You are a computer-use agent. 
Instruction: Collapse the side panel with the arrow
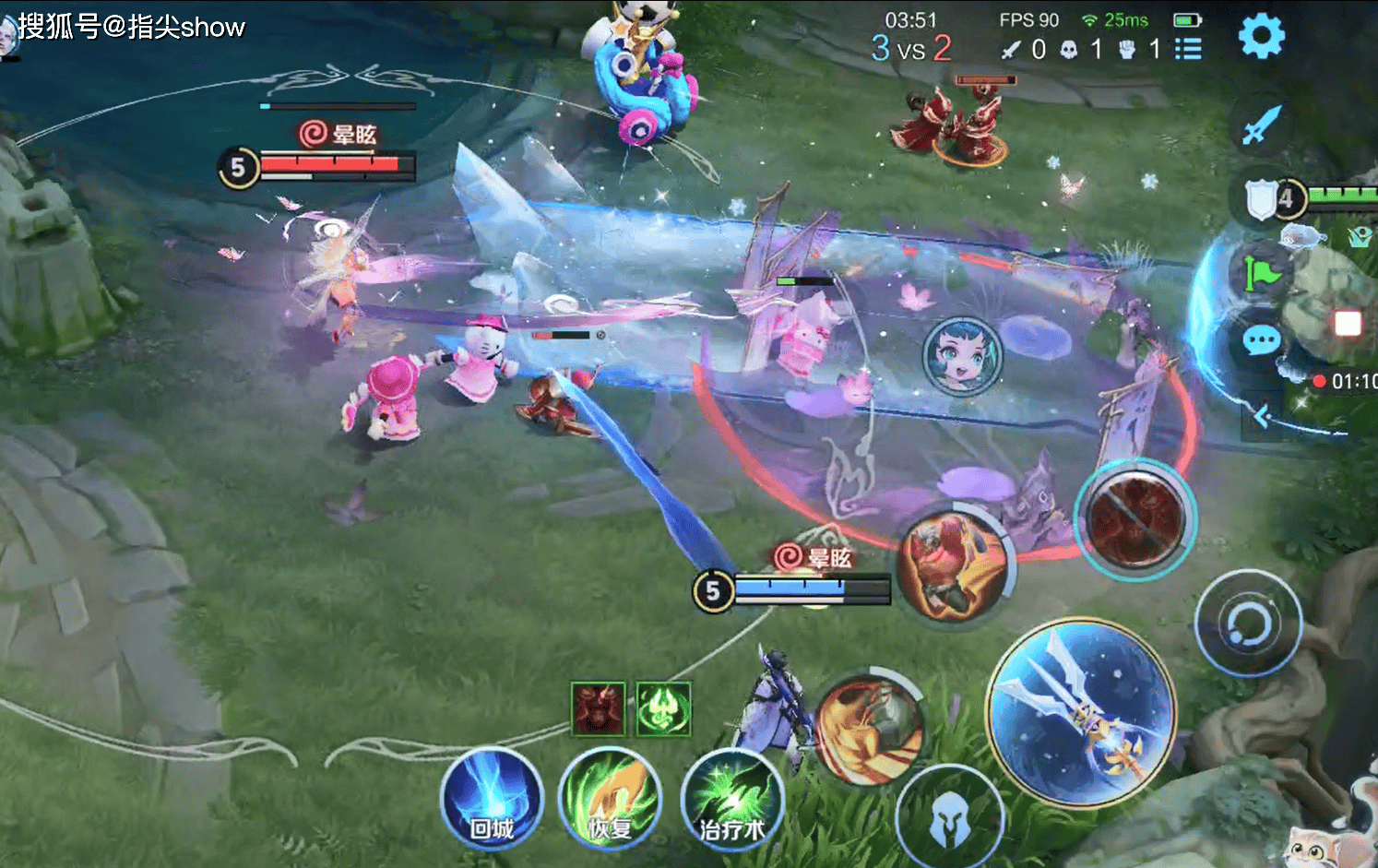click(1262, 418)
